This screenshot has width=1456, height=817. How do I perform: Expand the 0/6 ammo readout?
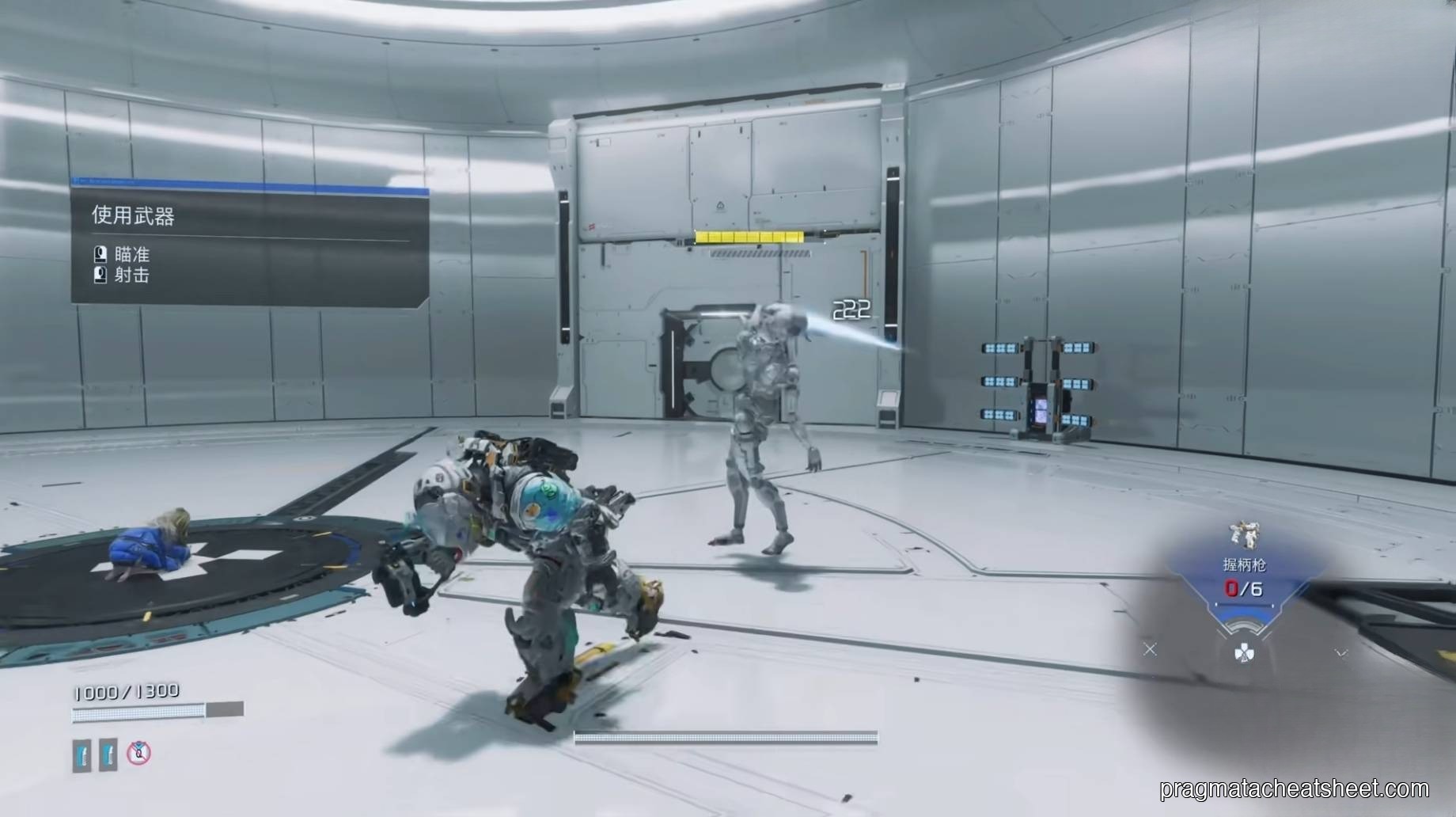click(x=1244, y=589)
